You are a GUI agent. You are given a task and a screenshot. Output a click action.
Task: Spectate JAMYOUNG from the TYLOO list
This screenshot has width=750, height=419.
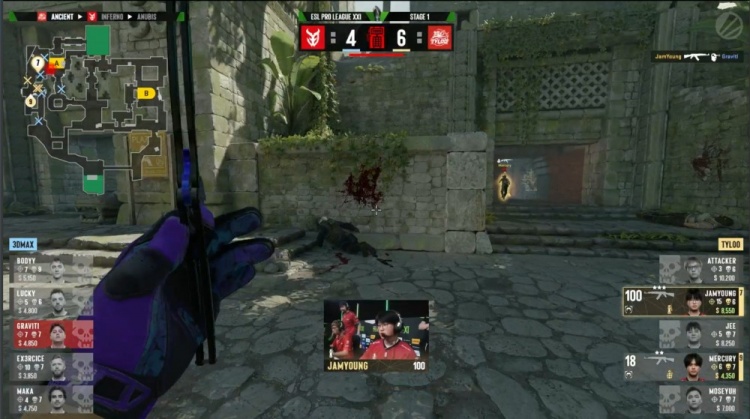[x=685, y=302]
